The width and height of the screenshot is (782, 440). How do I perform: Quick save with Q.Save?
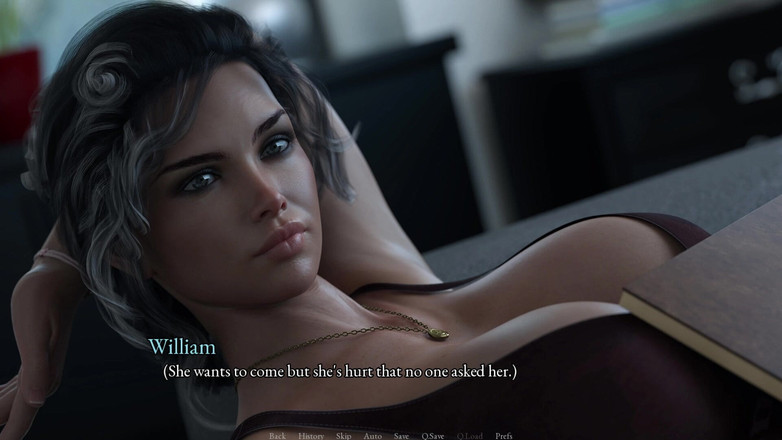(x=433, y=435)
